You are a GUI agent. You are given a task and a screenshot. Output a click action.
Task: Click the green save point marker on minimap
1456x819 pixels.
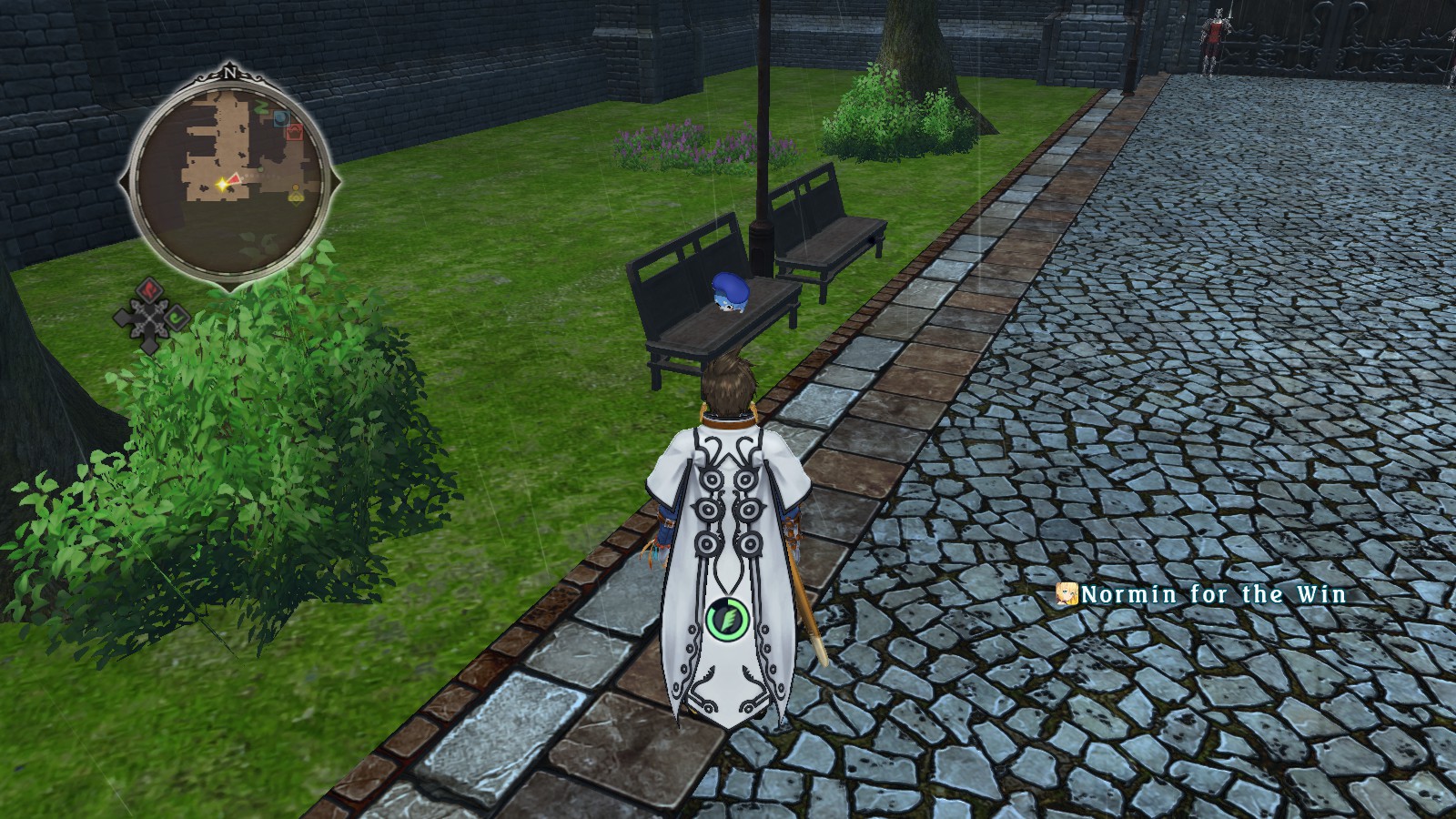pyautogui.click(x=261, y=108)
